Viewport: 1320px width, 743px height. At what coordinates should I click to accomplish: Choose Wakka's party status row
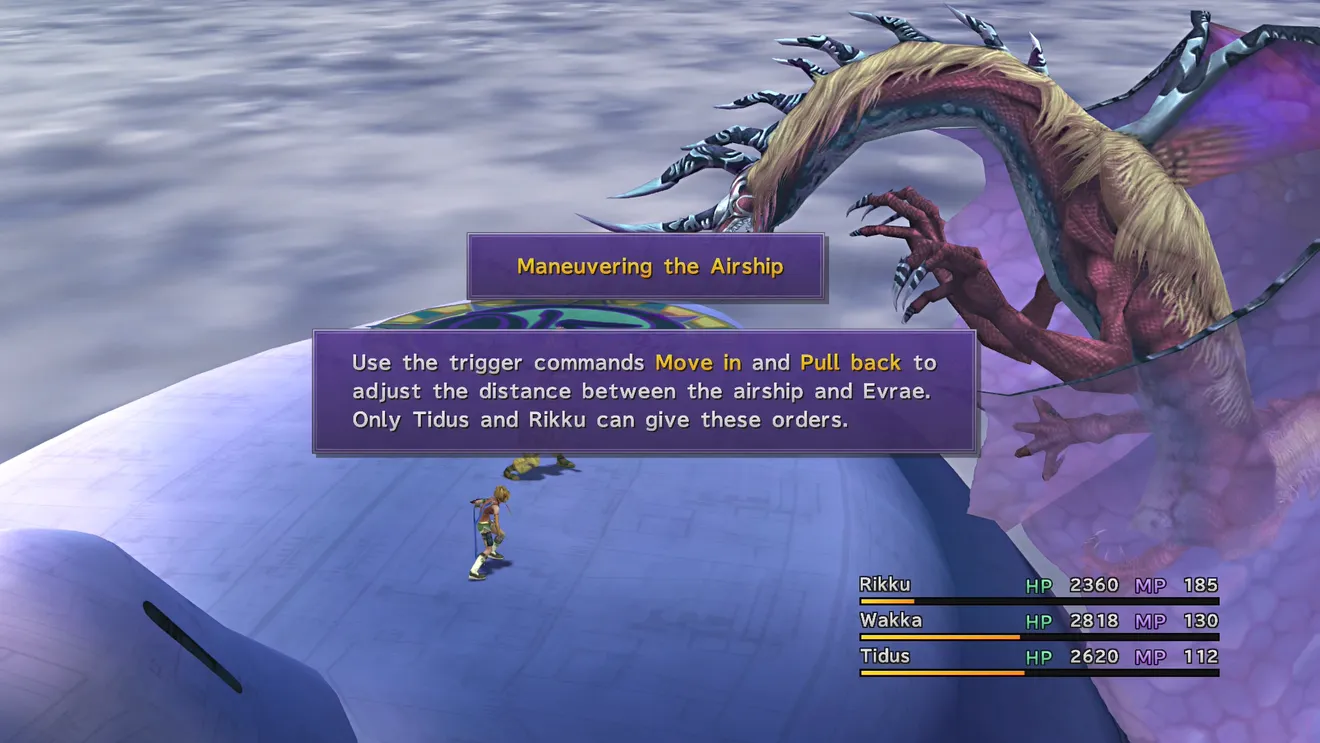tap(1038, 622)
